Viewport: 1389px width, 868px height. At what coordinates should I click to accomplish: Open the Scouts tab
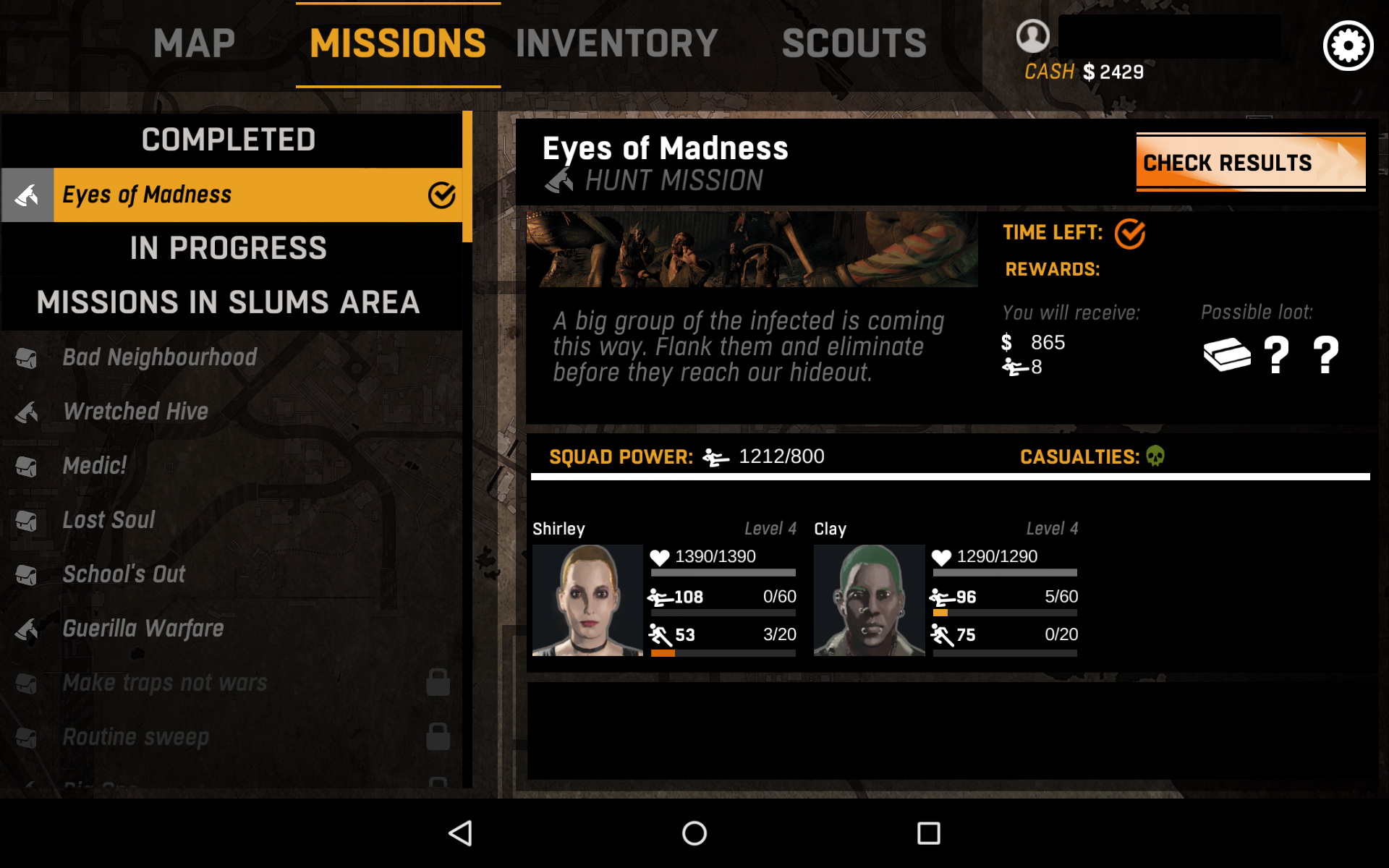point(854,43)
